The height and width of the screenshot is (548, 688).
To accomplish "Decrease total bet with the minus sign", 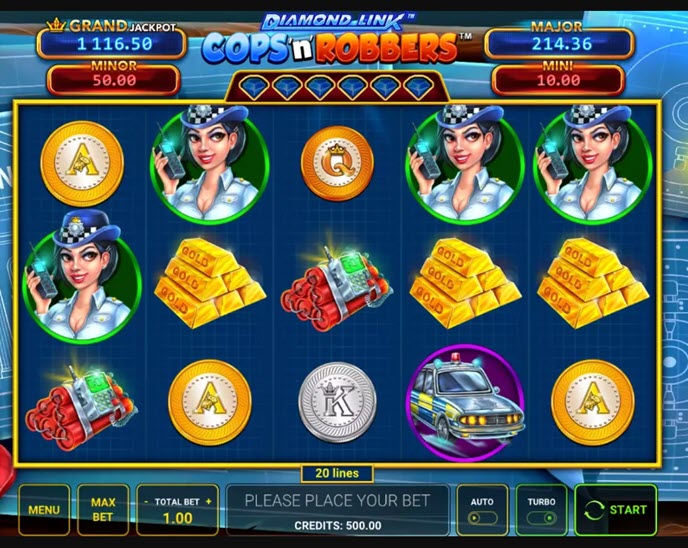I will 147,501.
